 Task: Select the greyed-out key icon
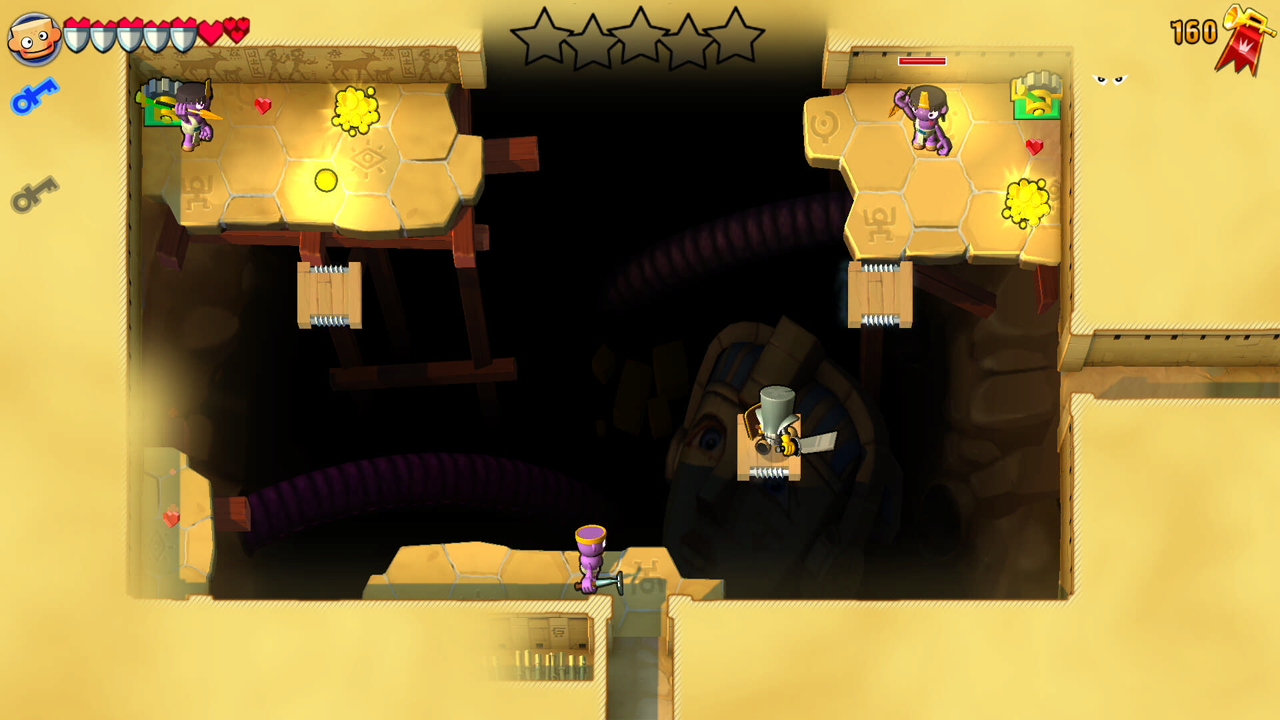coord(34,194)
